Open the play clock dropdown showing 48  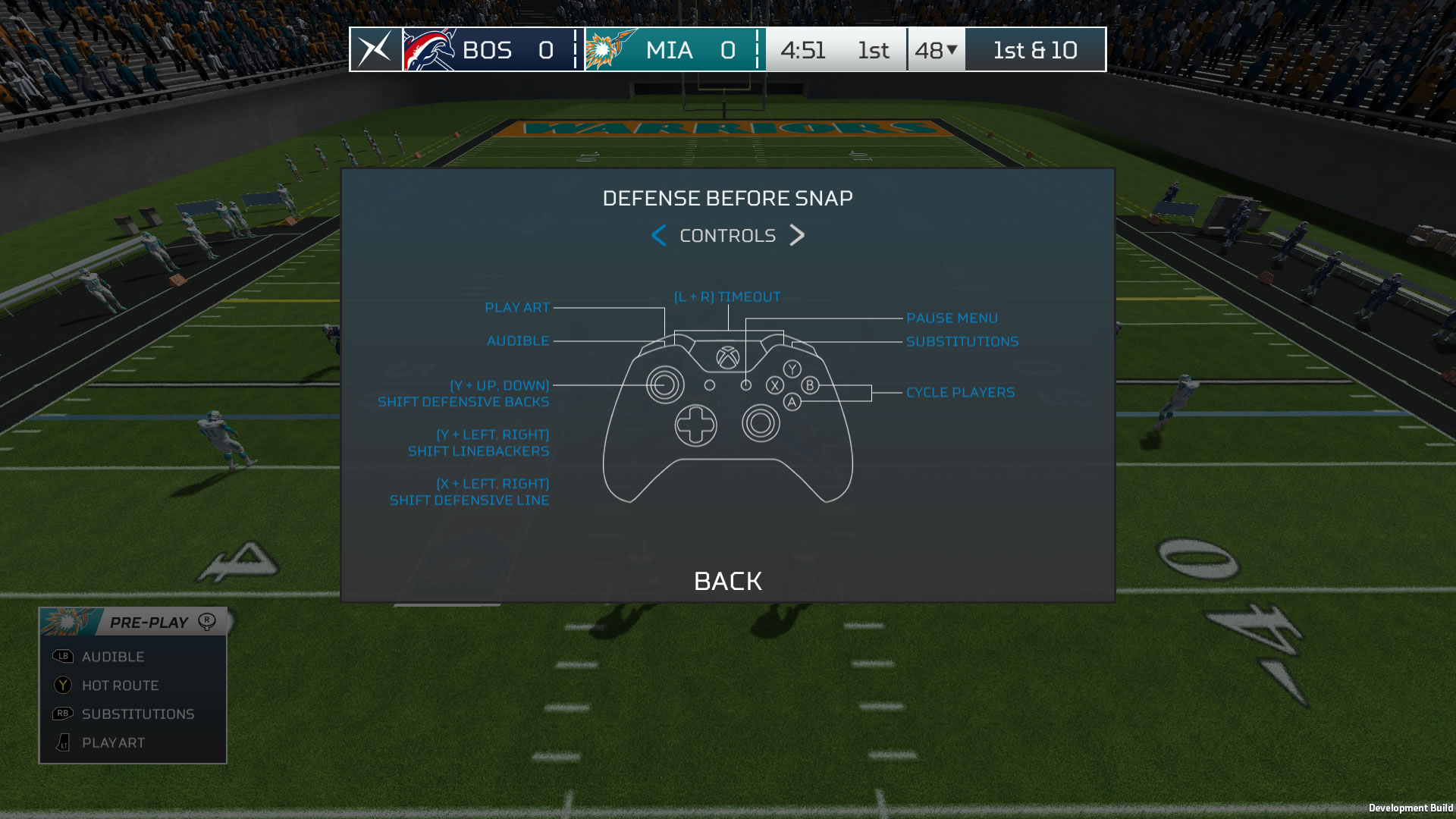(x=935, y=50)
